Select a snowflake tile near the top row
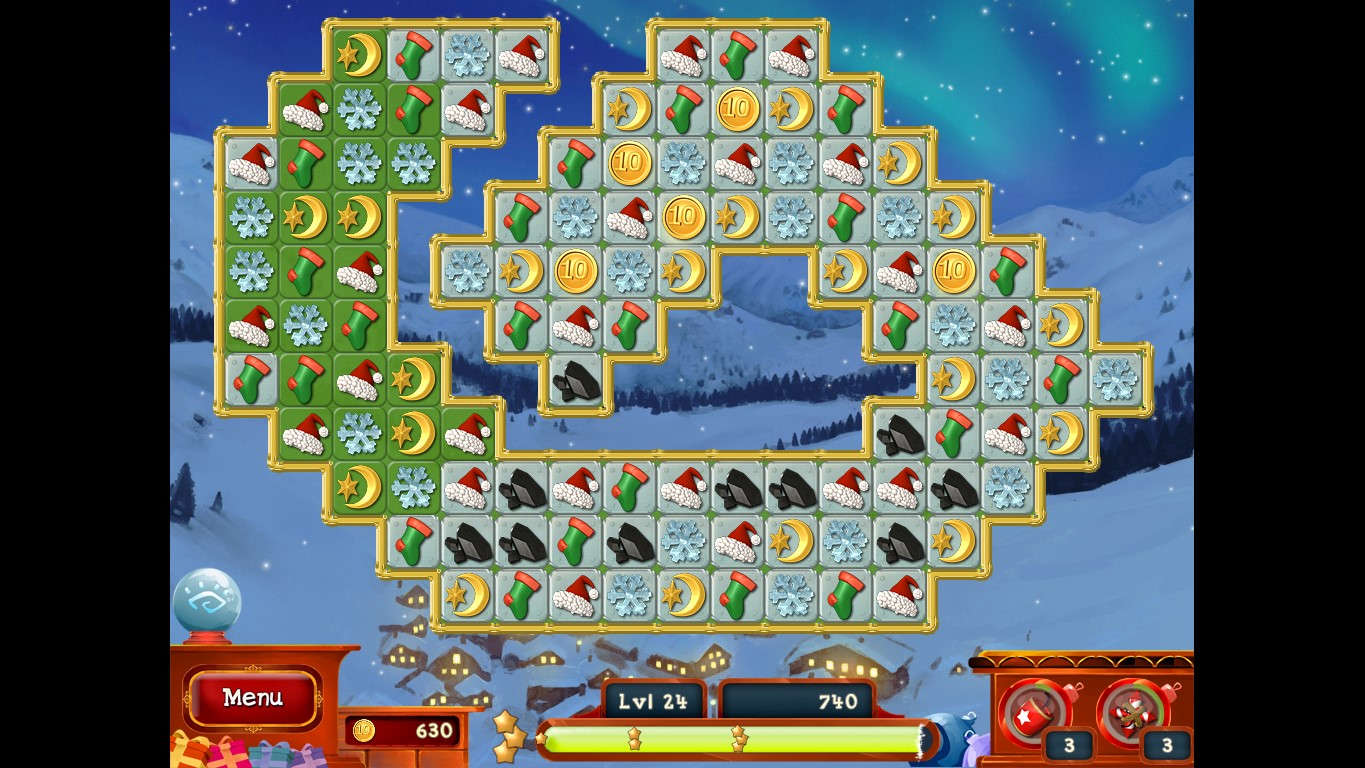 click(x=466, y=57)
